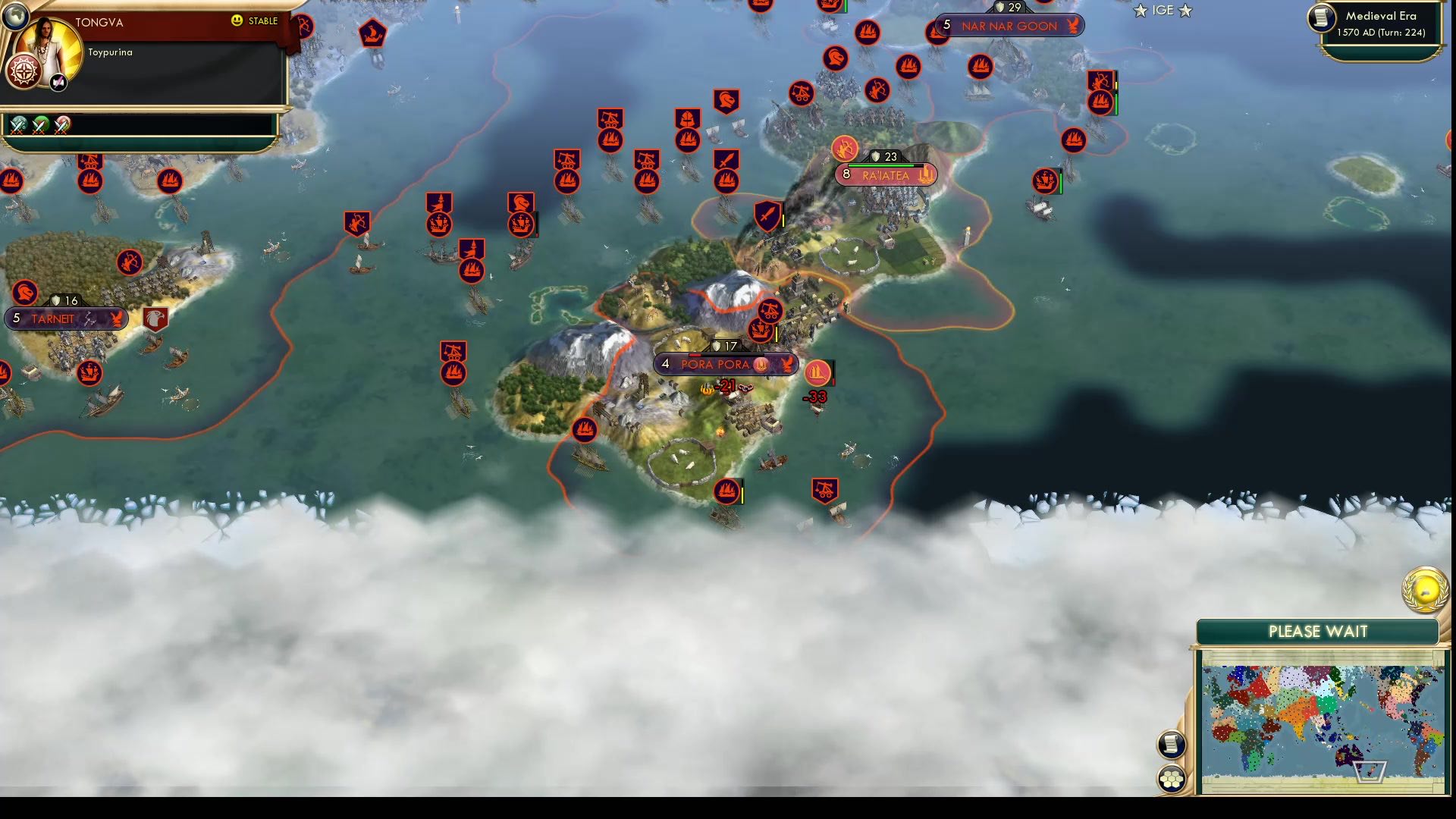Toggle strategic view with the hexagon button

pos(1172,777)
